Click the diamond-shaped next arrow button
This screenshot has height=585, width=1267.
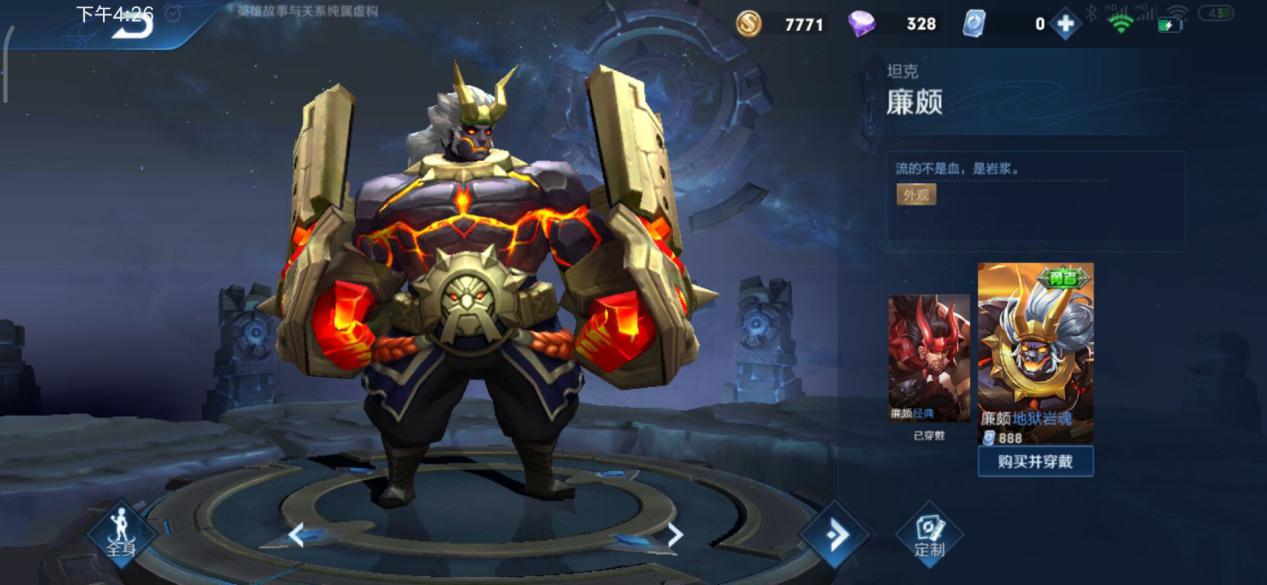(833, 535)
